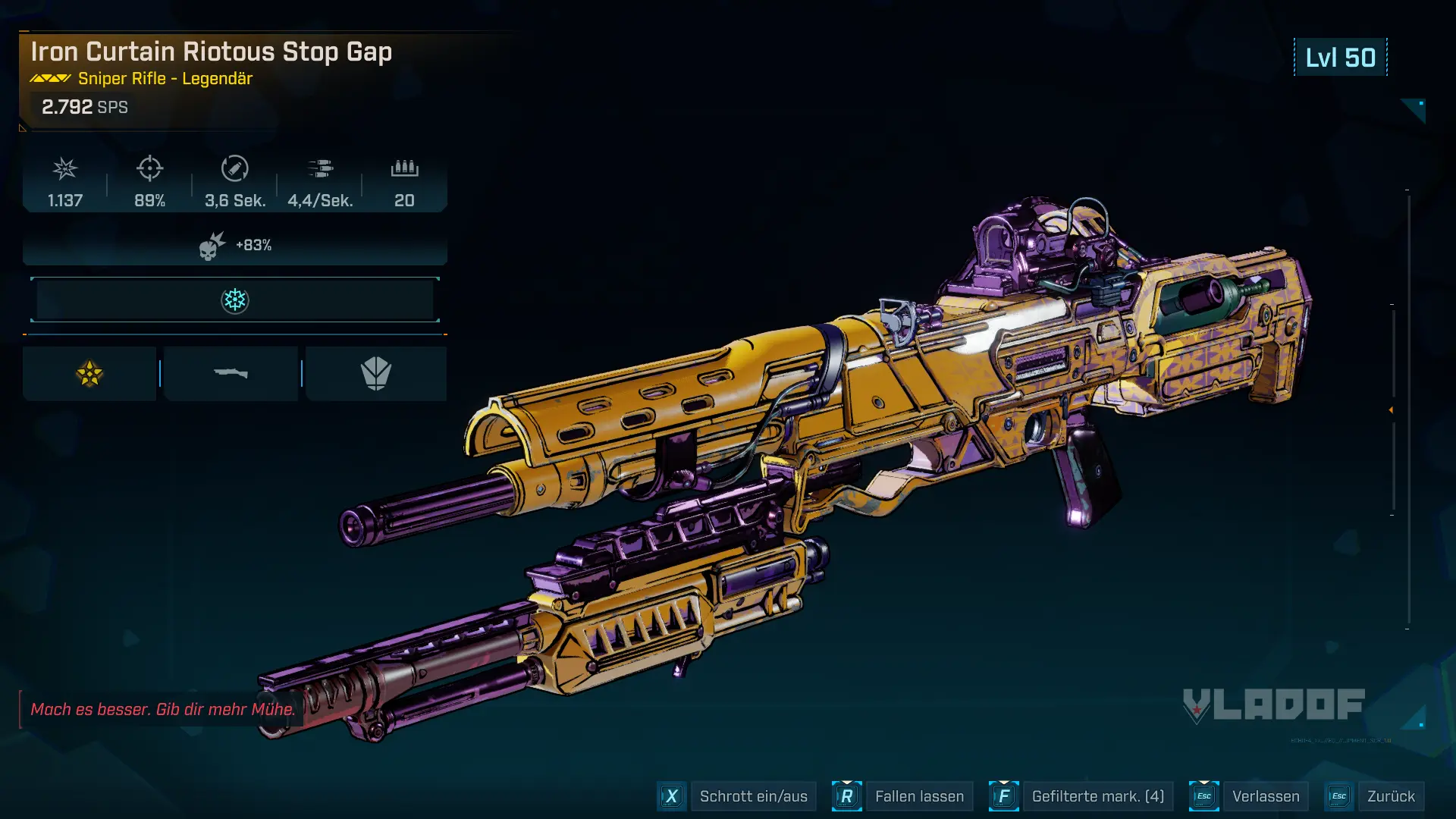Select the underbarrel shotgun attachment tile

231,374
